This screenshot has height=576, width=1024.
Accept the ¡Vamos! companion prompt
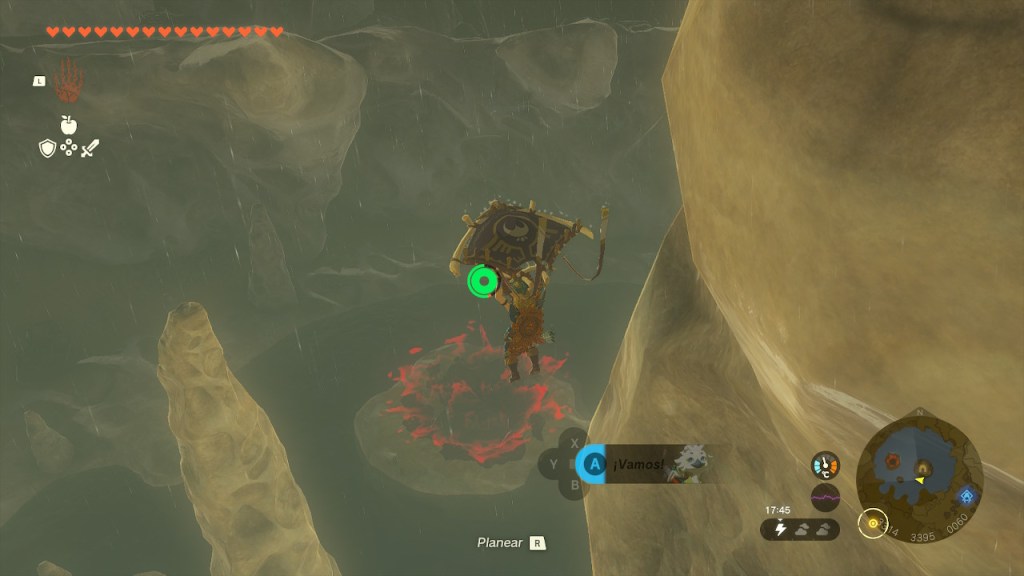pyautogui.click(x=594, y=464)
